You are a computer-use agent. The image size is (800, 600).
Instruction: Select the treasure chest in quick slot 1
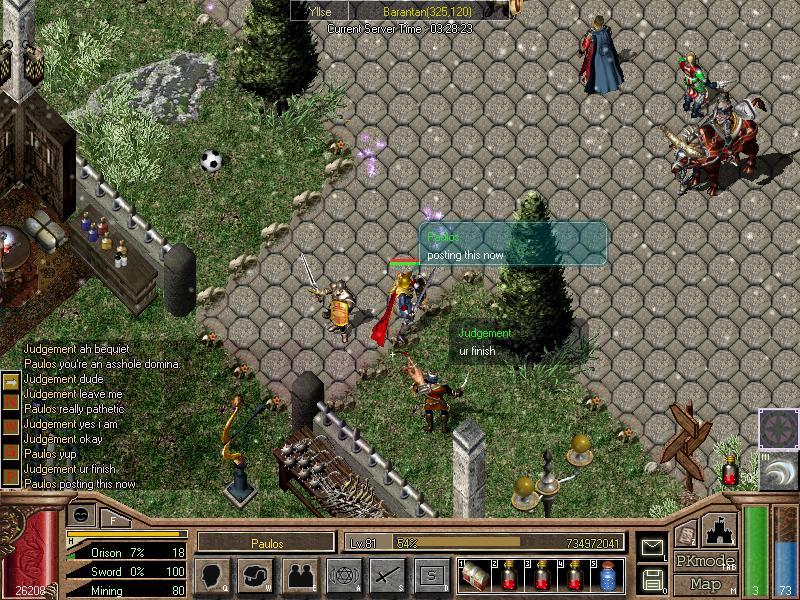(474, 575)
